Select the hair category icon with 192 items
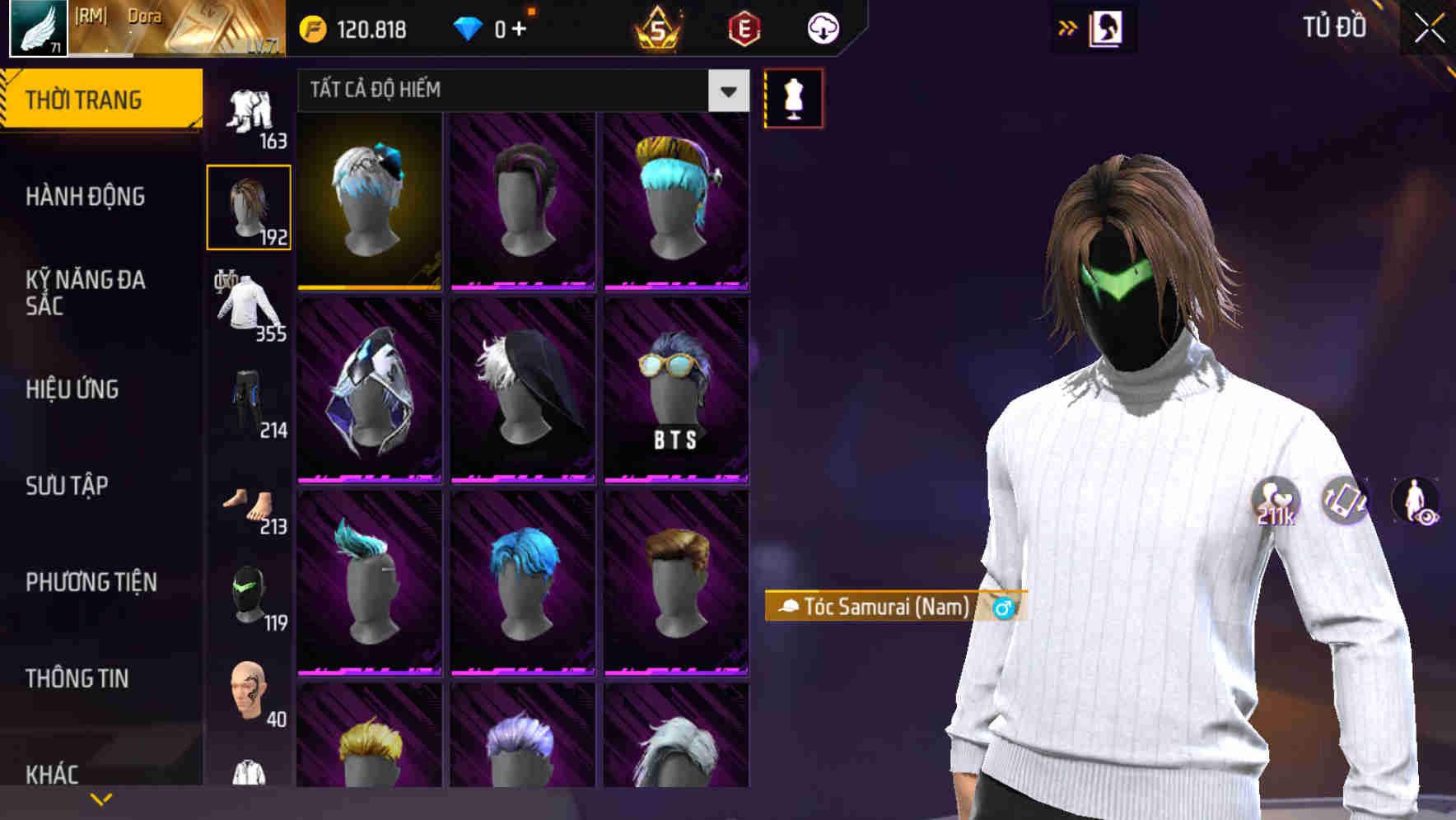The width and height of the screenshot is (1456, 820). pos(248,206)
